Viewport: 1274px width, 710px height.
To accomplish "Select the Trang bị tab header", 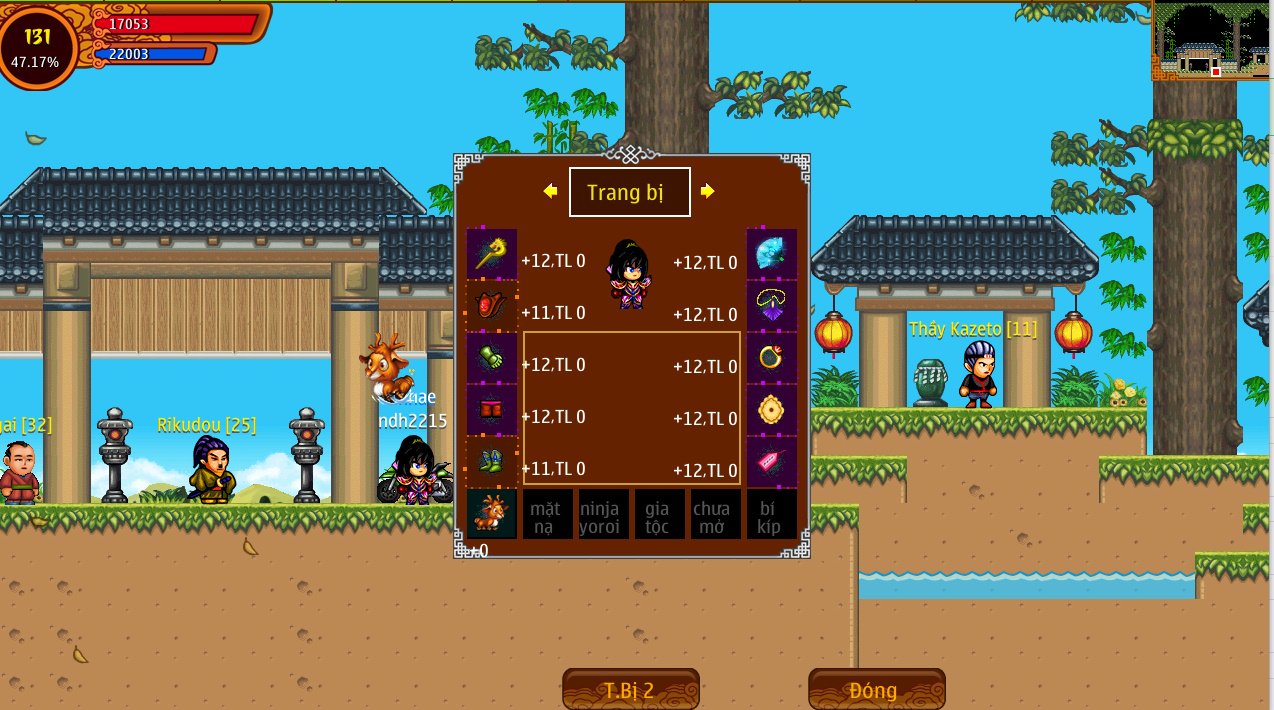I will 629,192.
